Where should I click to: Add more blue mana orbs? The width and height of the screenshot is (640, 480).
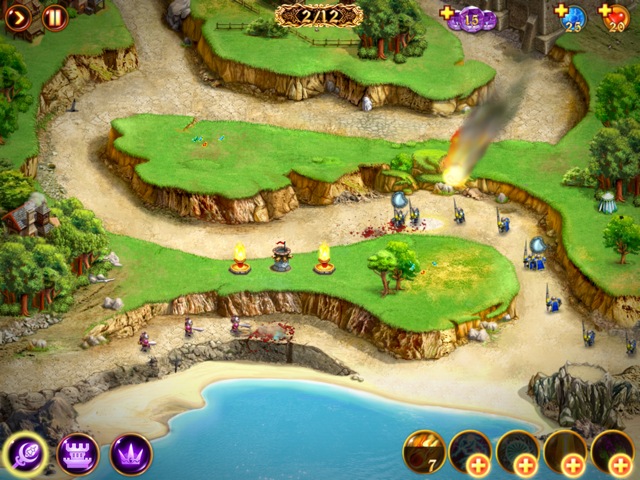[561, 13]
